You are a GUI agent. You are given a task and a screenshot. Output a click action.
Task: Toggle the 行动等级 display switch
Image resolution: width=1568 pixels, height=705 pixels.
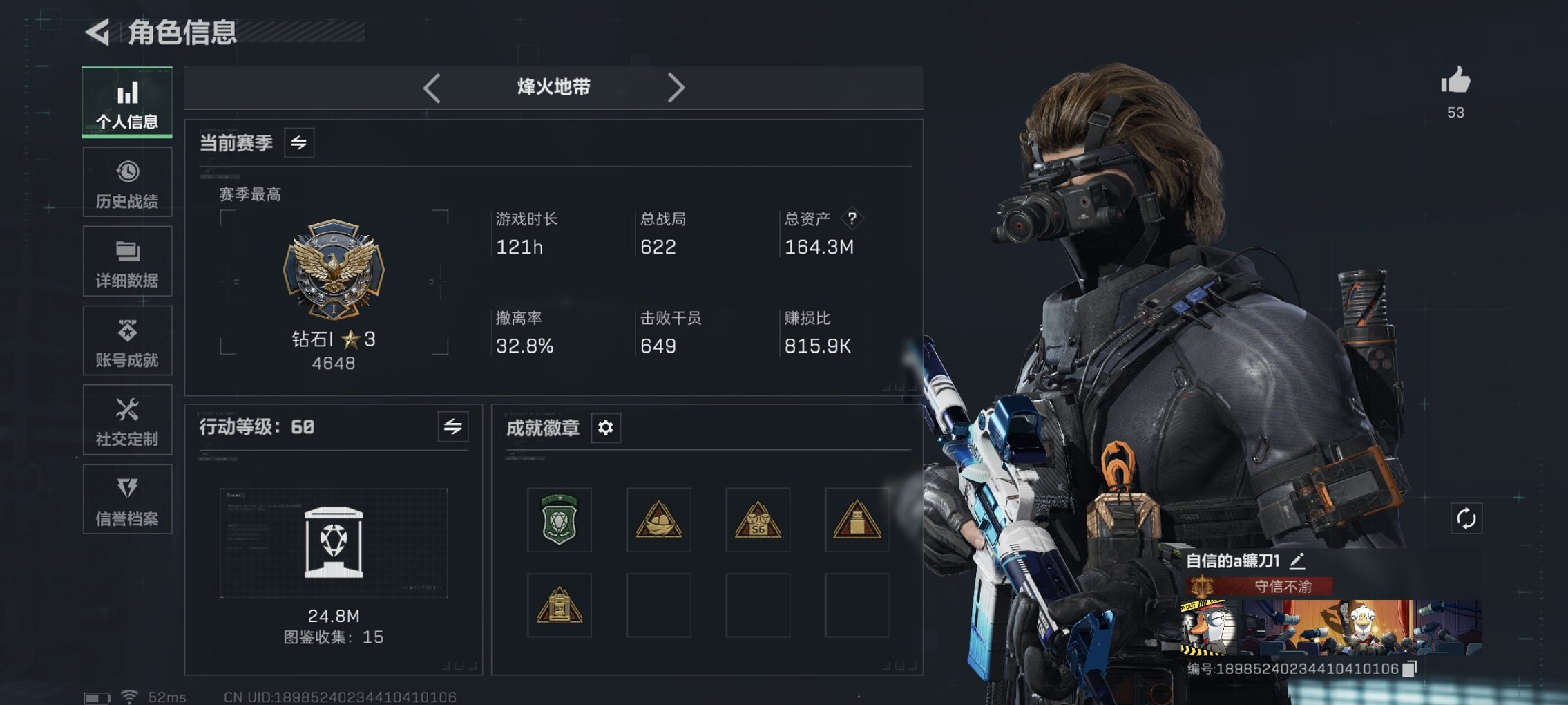pos(452,427)
